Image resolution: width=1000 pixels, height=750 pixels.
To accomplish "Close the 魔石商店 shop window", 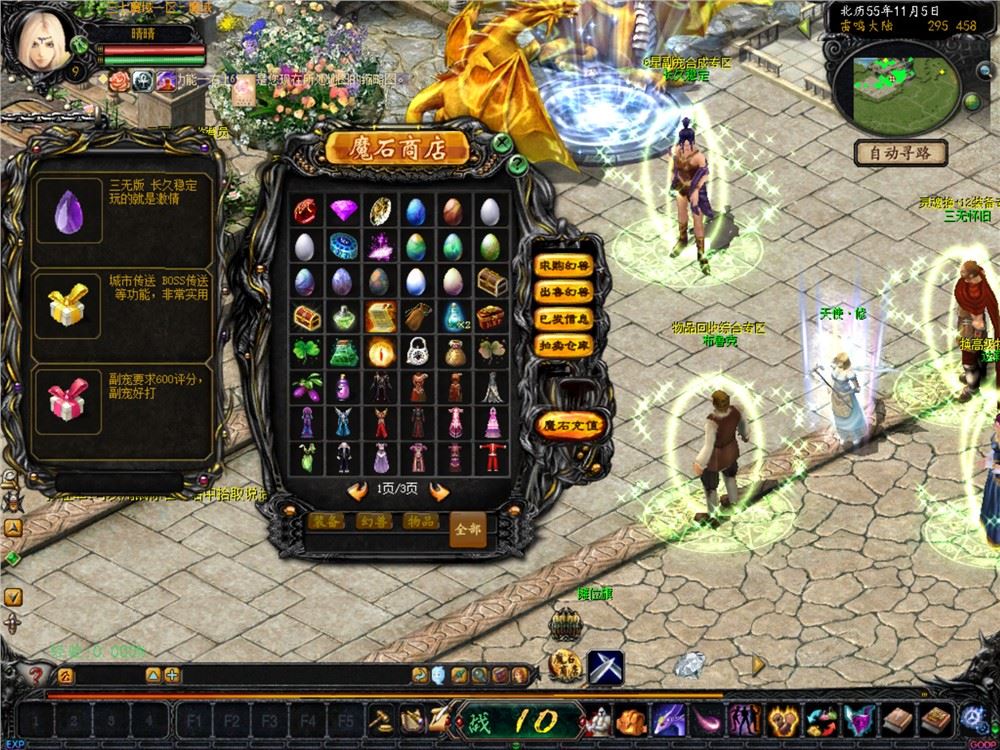I will click(502, 142).
